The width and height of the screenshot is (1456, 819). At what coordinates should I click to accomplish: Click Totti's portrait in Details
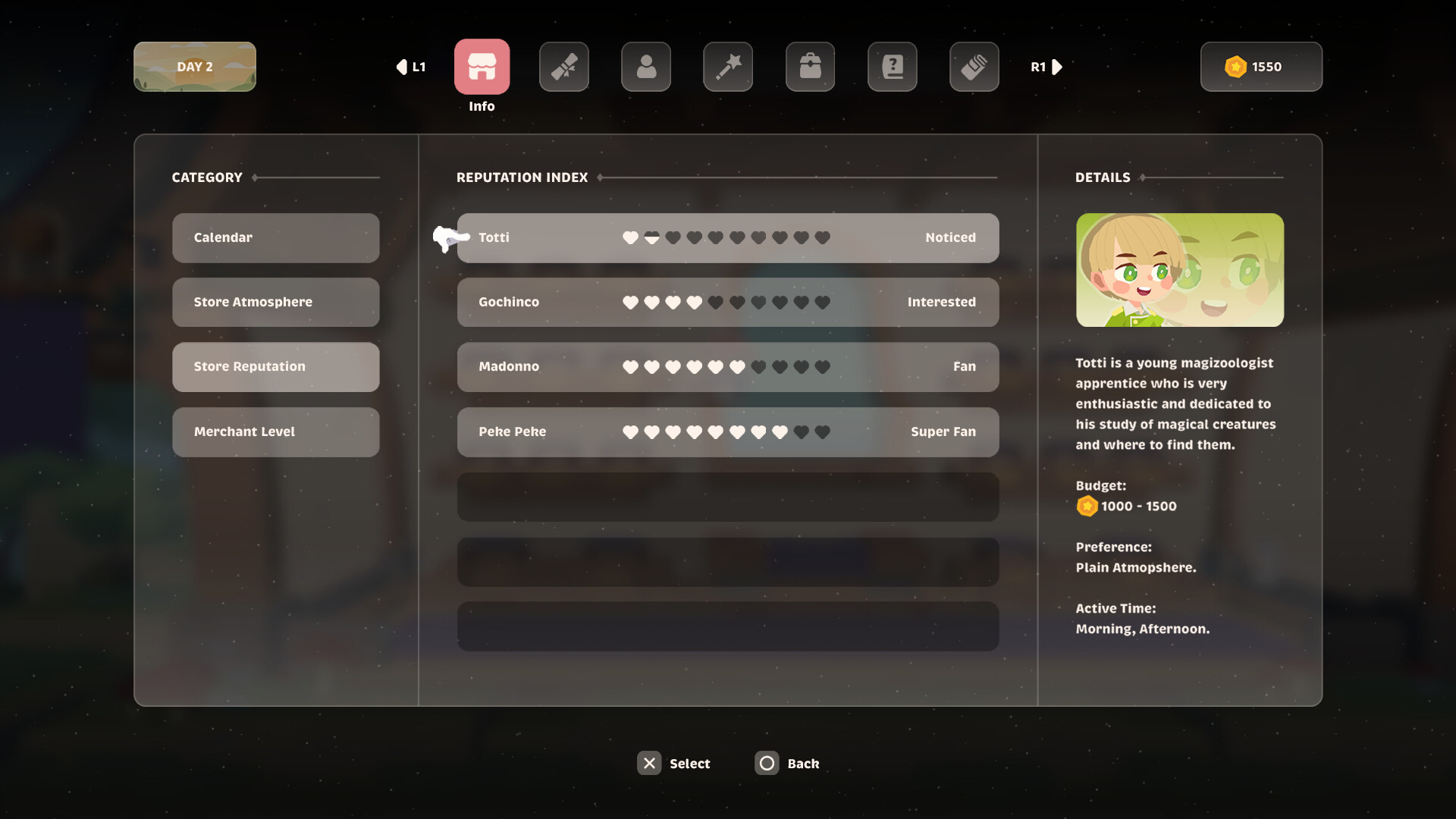point(1180,270)
